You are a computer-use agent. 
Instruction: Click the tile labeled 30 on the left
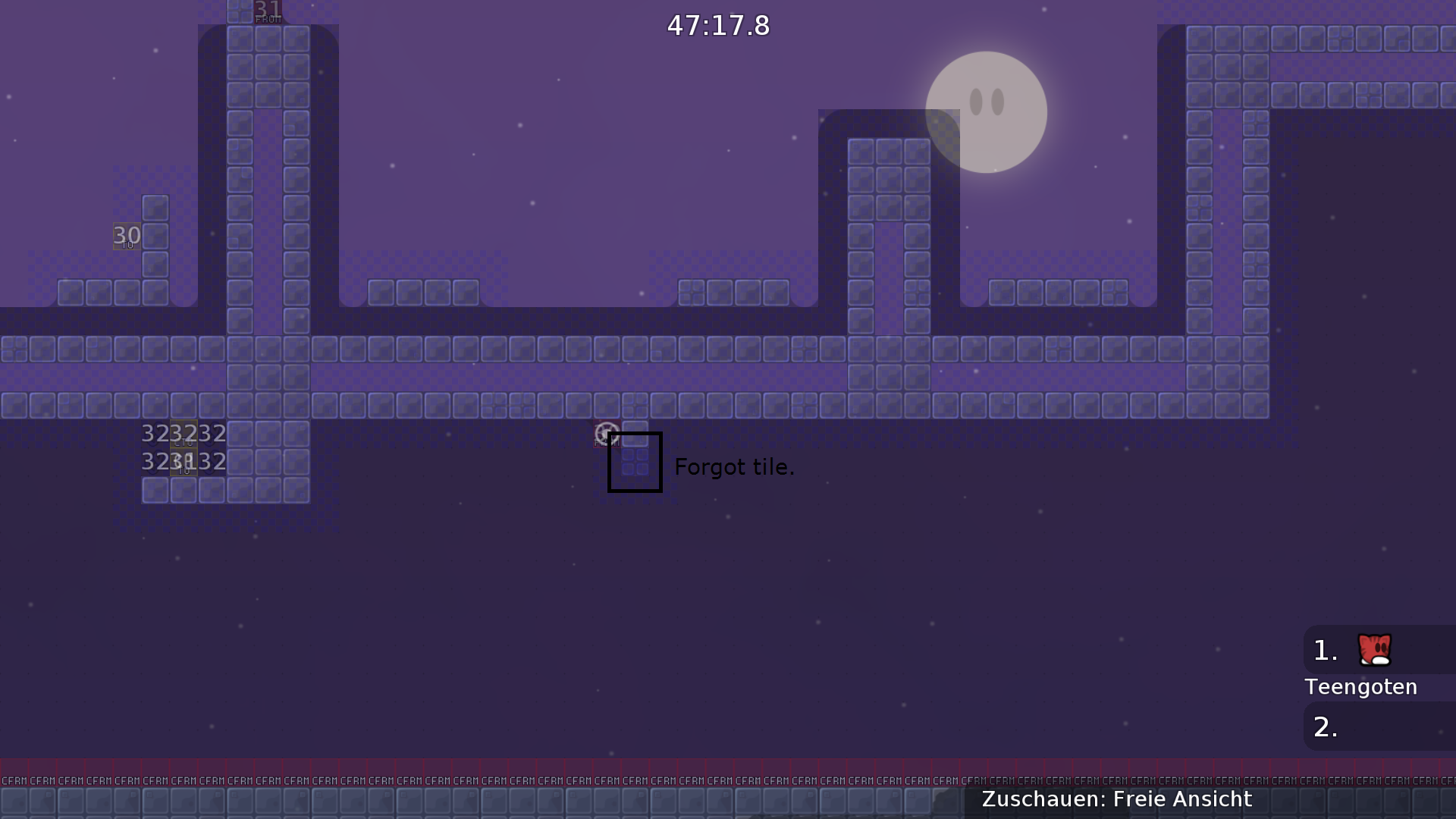point(126,235)
